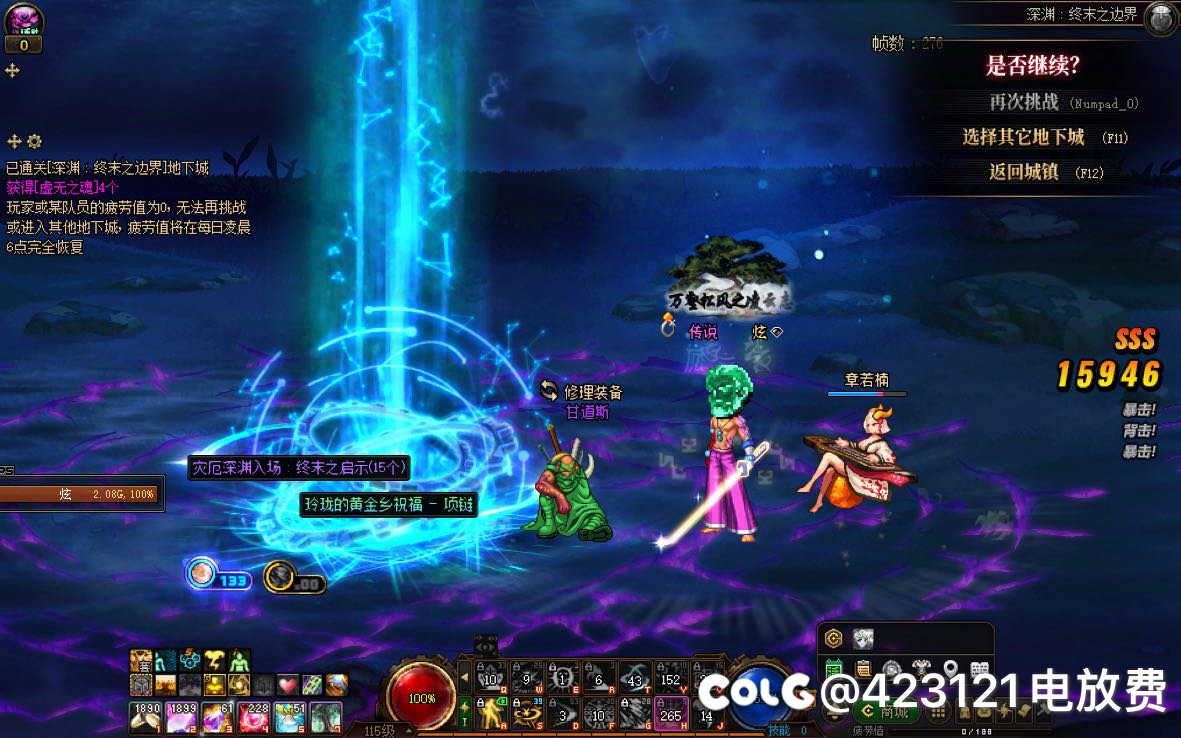
Task: Open the chat log gear settings
Action: (35, 141)
